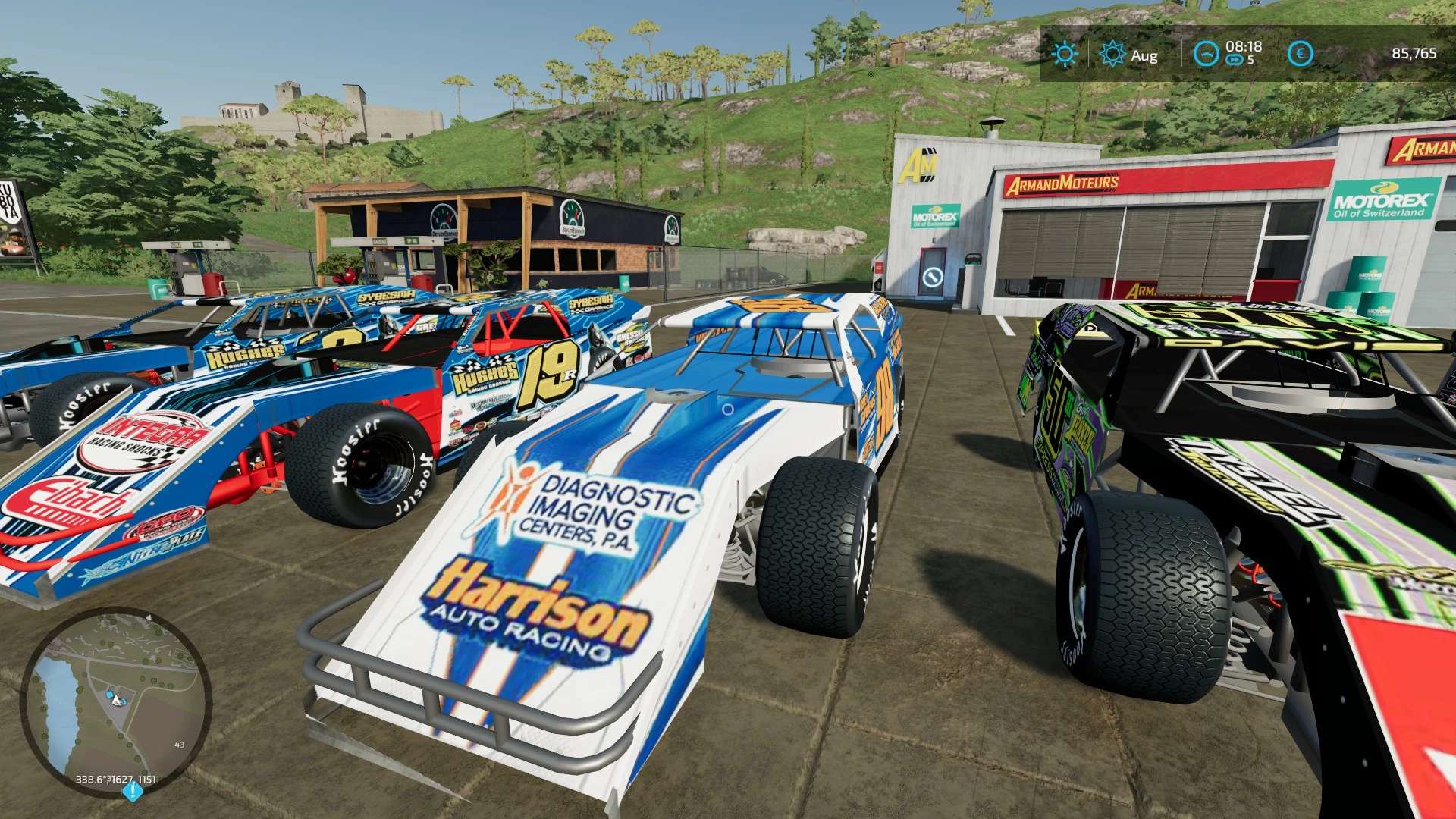Click the sun weather icon in the HUD

coord(1066,53)
